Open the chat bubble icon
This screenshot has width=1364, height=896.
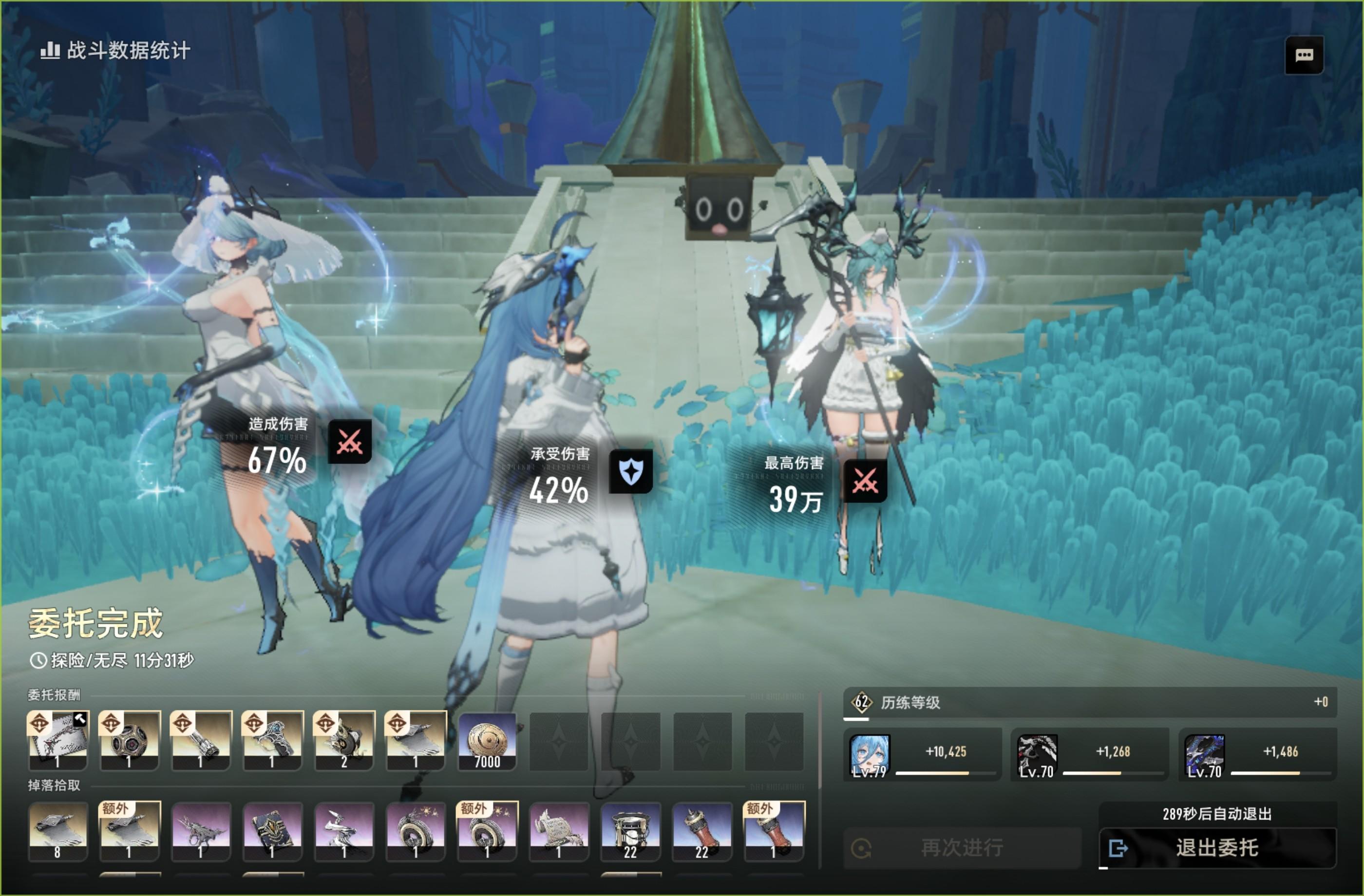pyautogui.click(x=1305, y=56)
